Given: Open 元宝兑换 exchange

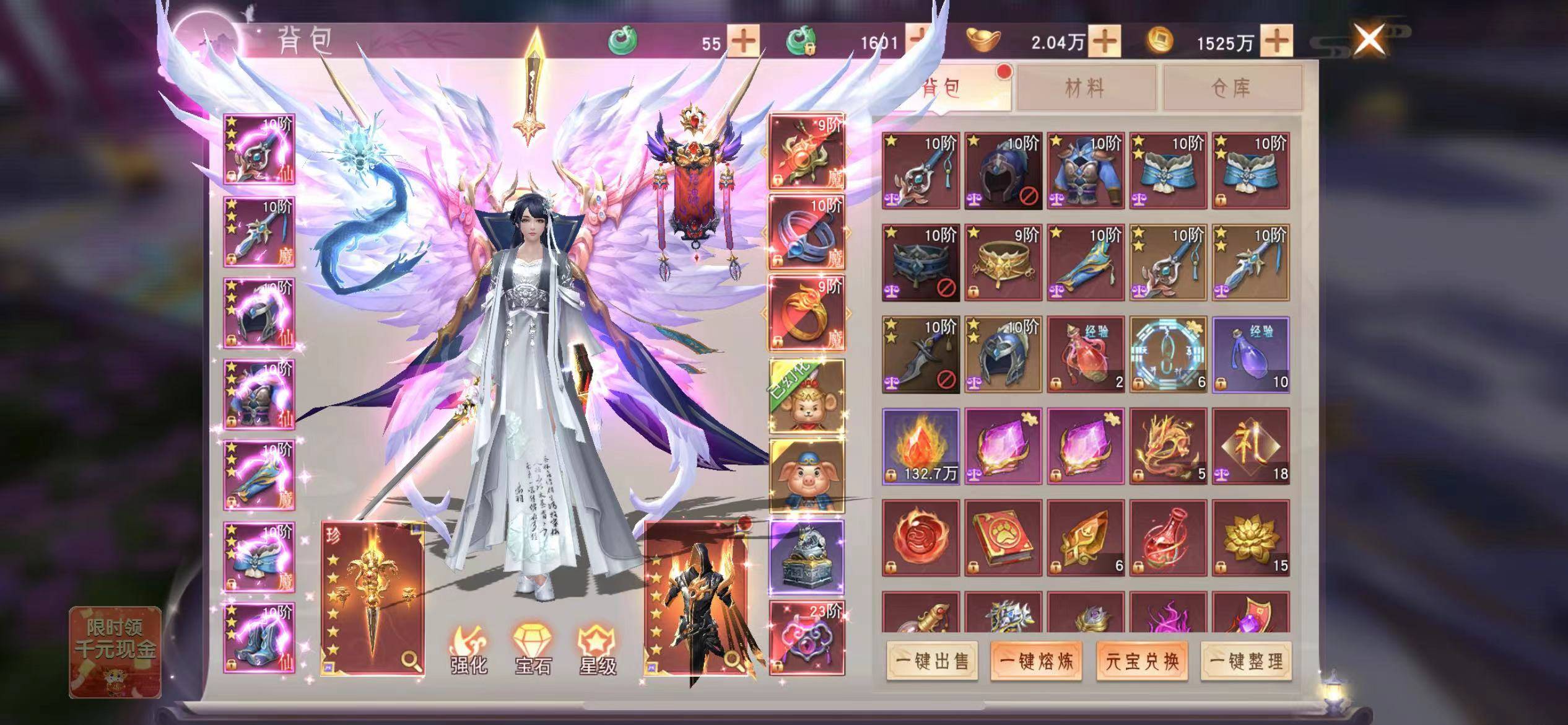Looking at the screenshot, I should (1142, 661).
